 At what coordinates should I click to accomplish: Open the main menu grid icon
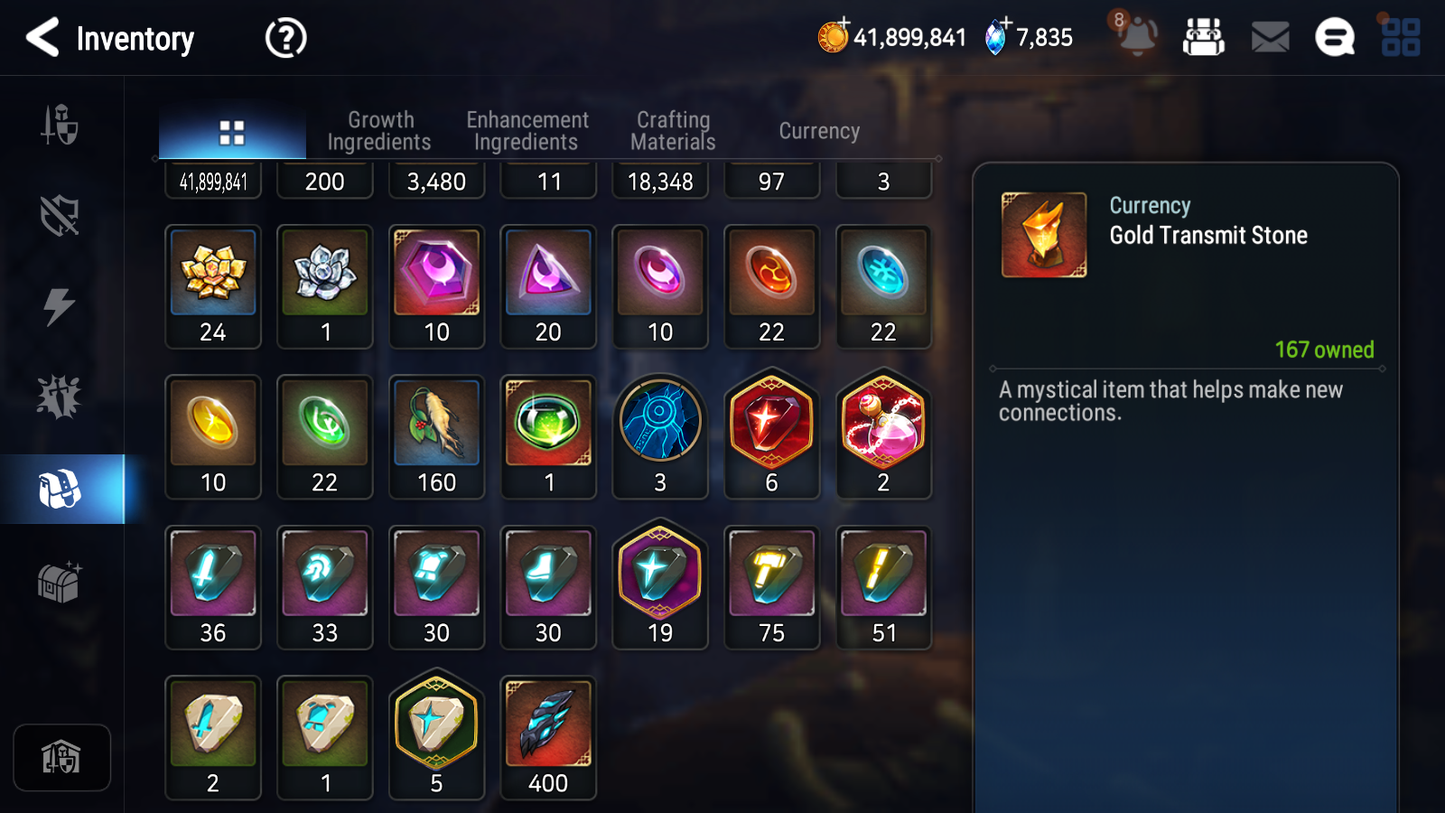coord(1399,37)
